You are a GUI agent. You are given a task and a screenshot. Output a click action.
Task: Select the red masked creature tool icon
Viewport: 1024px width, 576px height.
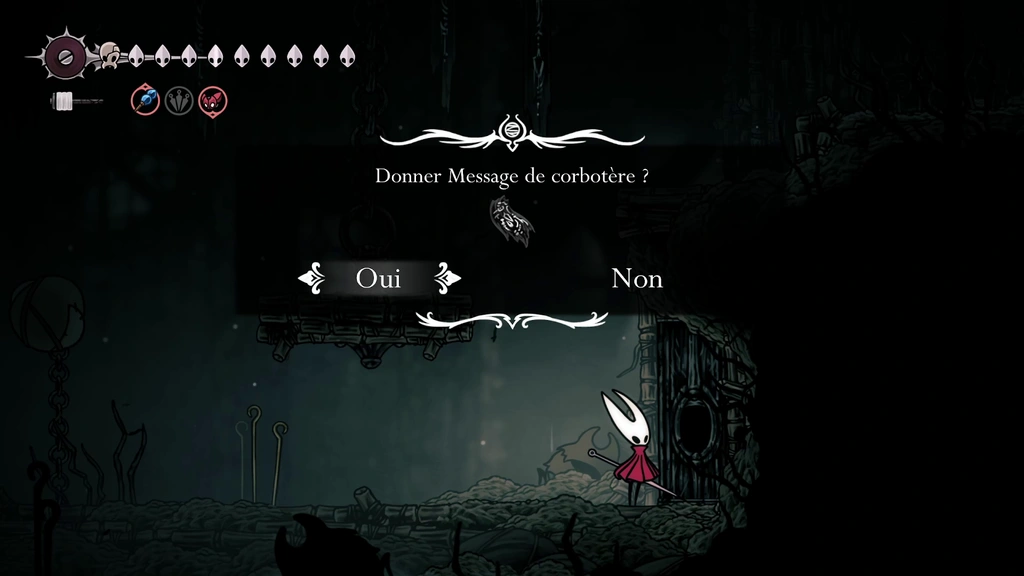212,100
